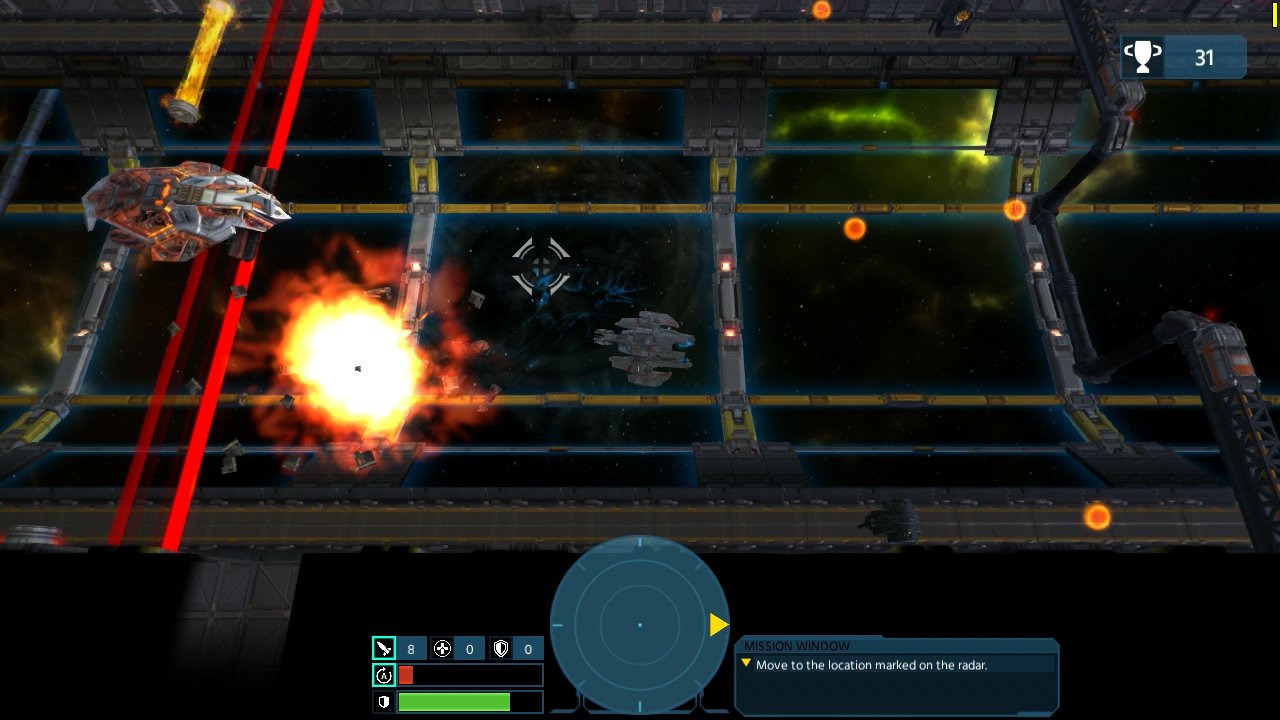Expand the radar display at the bottom center
Image resolution: width=1280 pixels, height=720 pixels.
(640, 625)
